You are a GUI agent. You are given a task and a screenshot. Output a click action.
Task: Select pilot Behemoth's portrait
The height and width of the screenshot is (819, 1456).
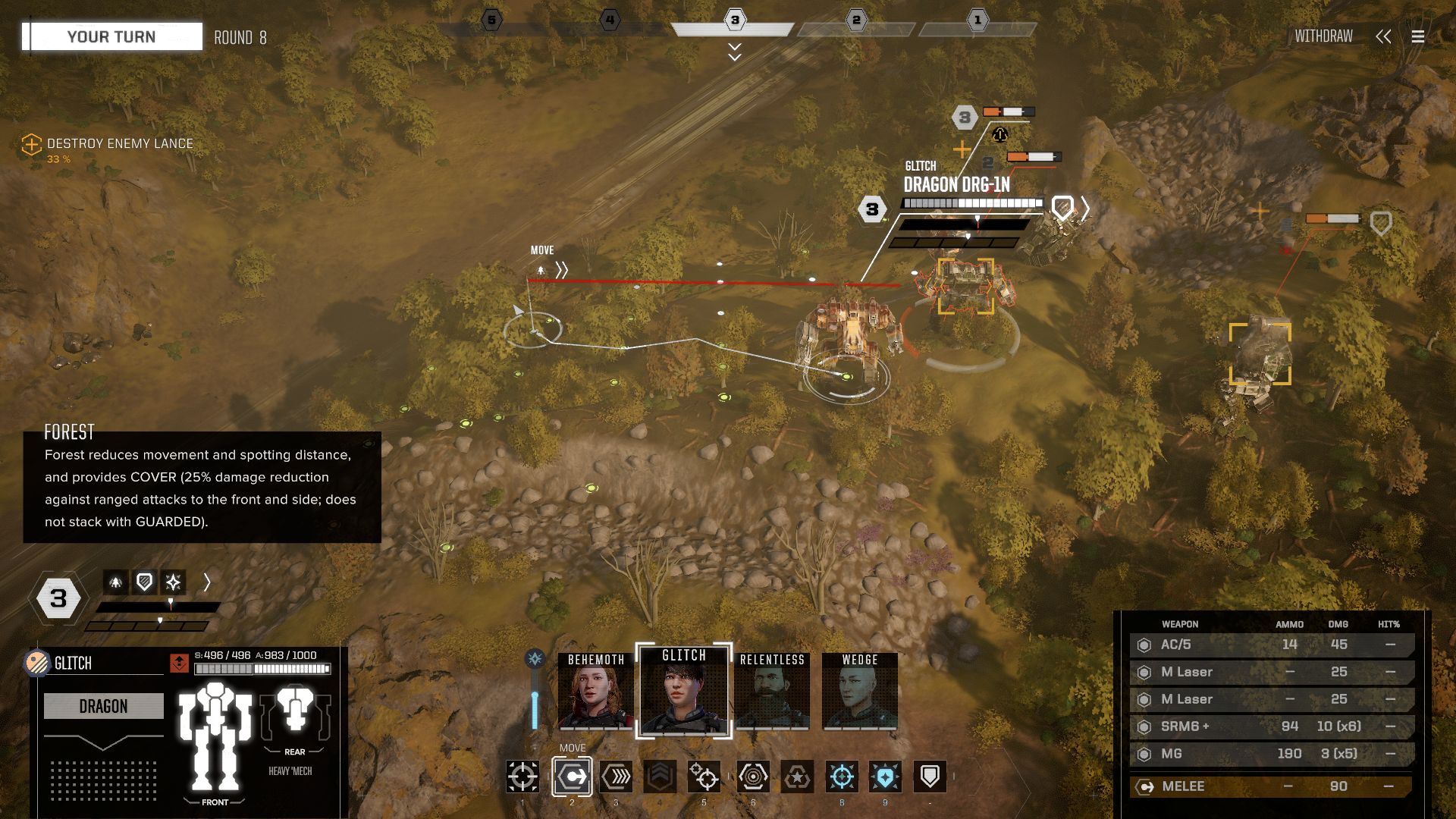(595, 692)
